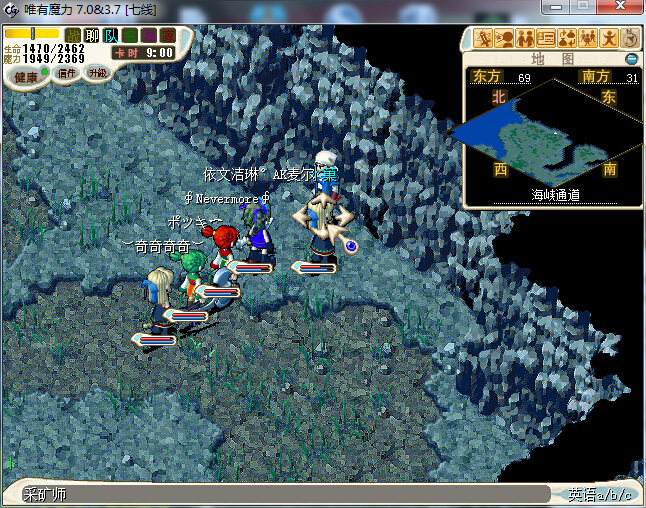Image resolution: width=646 pixels, height=508 pixels.
Task: Toggle the 家 family mode button
Action: tap(166, 35)
